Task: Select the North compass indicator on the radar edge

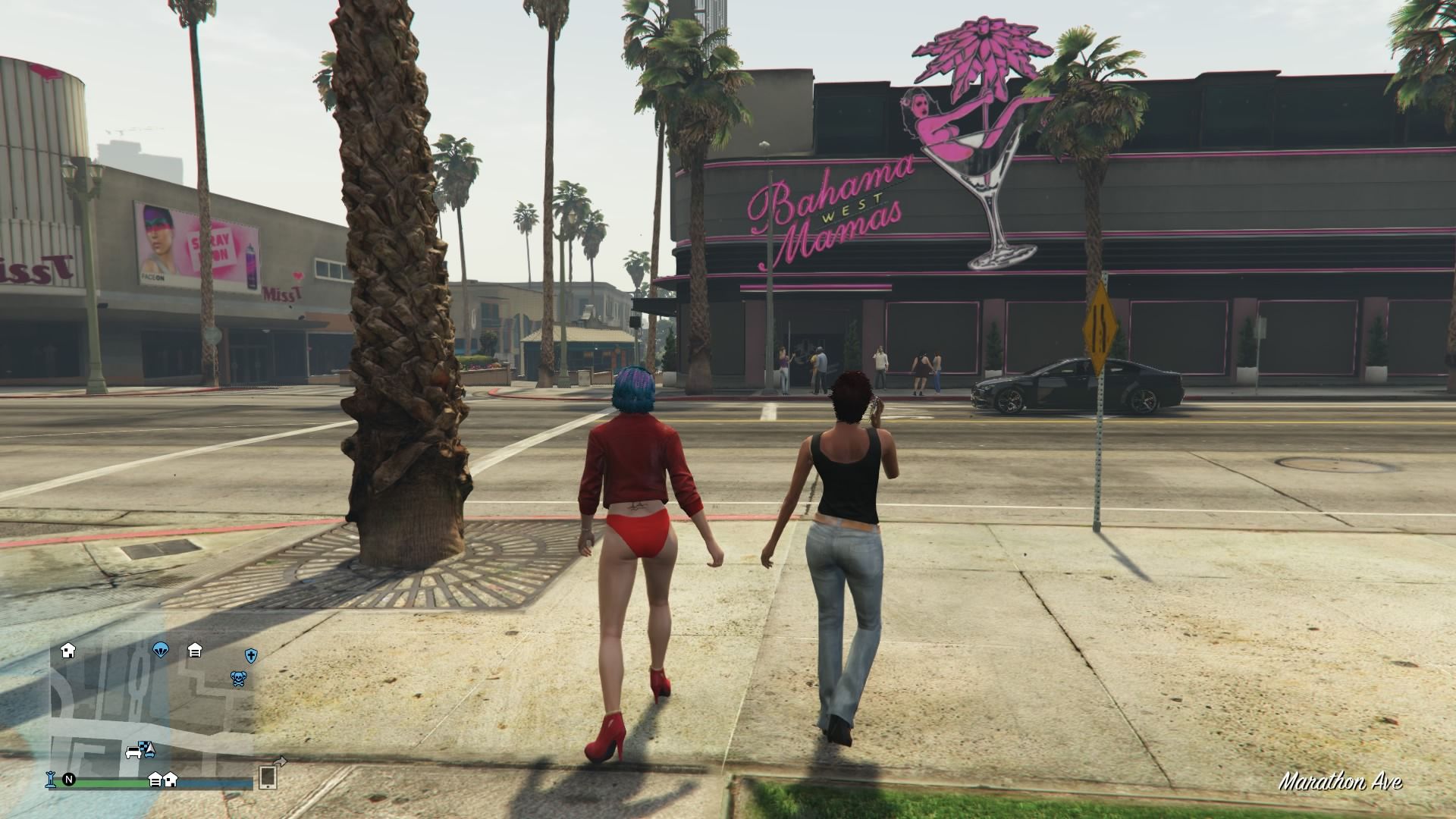Action: click(x=70, y=780)
